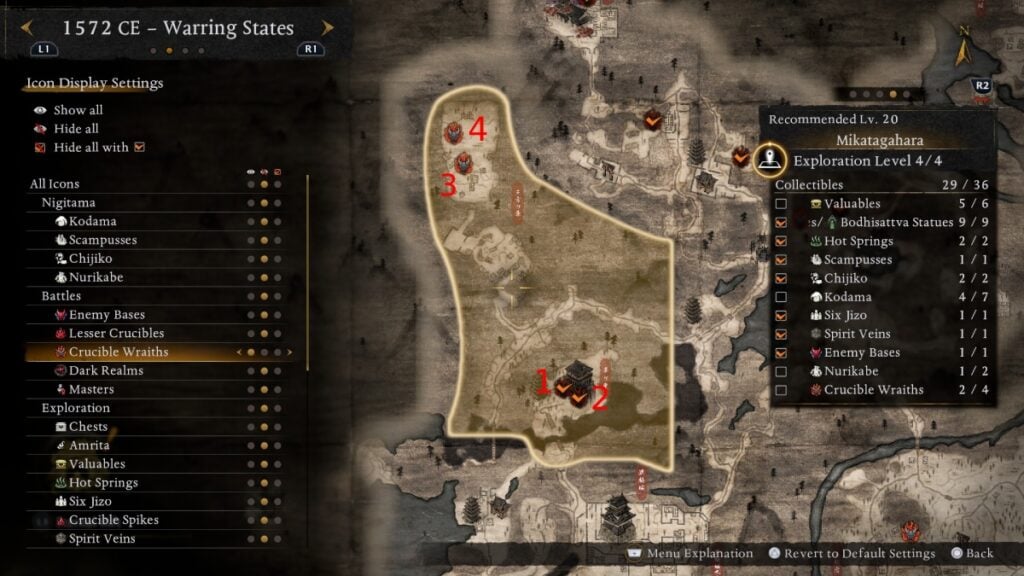The image size is (1024, 576).
Task: Select the Hot Springs filter row
Action: [x=103, y=483]
